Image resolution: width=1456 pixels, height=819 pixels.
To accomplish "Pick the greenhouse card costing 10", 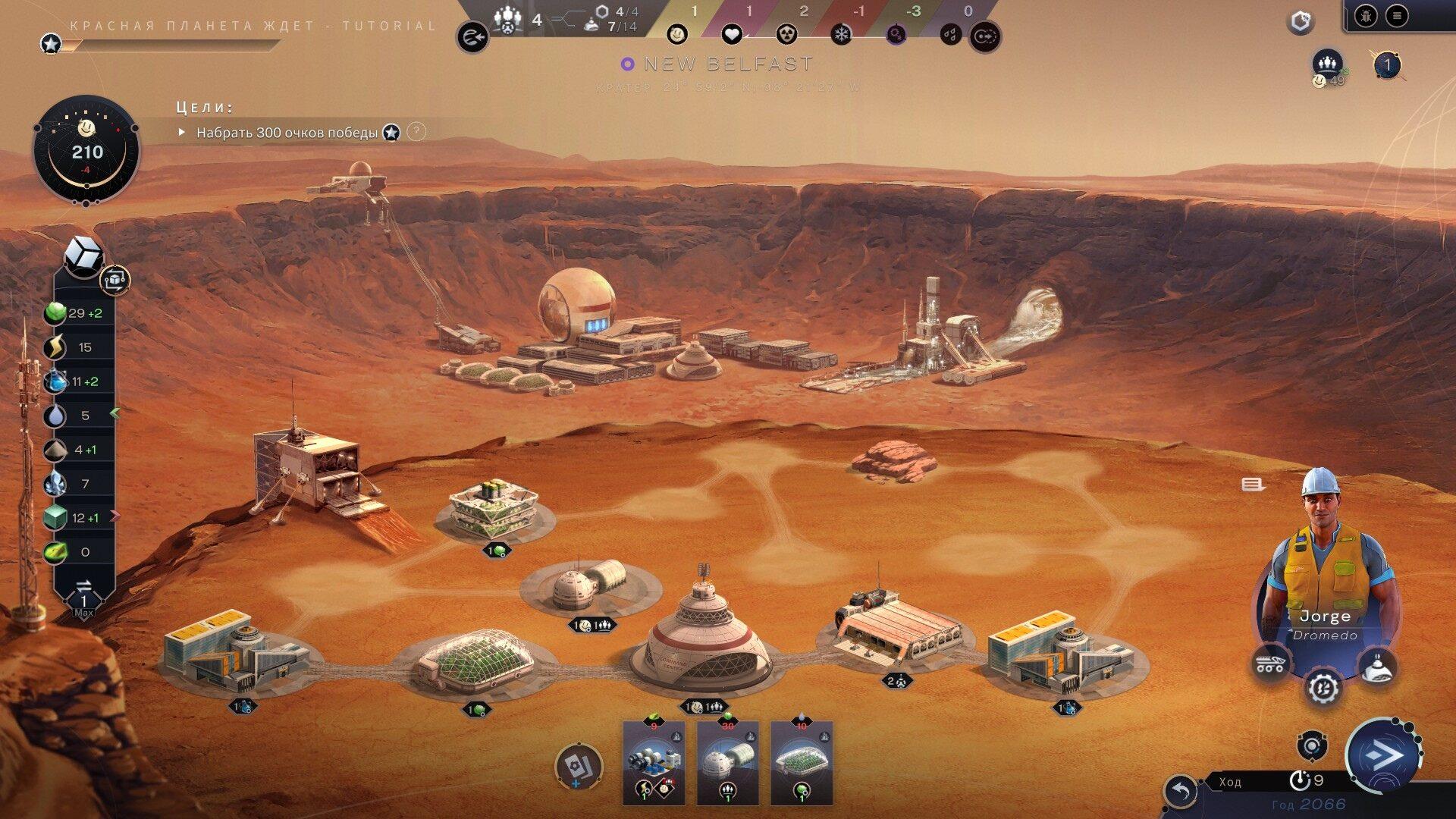I will tap(802, 762).
